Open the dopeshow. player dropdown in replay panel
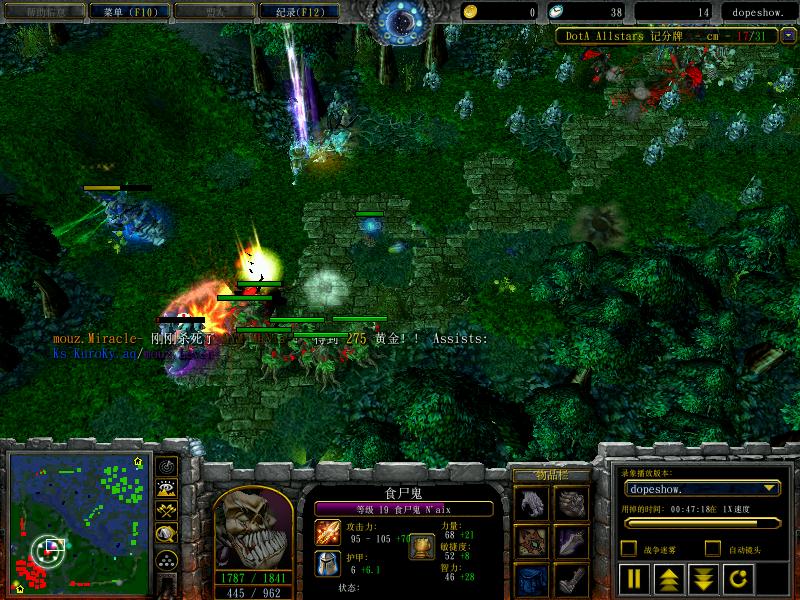Viewport: 800px width, 600px height. pyautogui.click(x=701, y=489)
